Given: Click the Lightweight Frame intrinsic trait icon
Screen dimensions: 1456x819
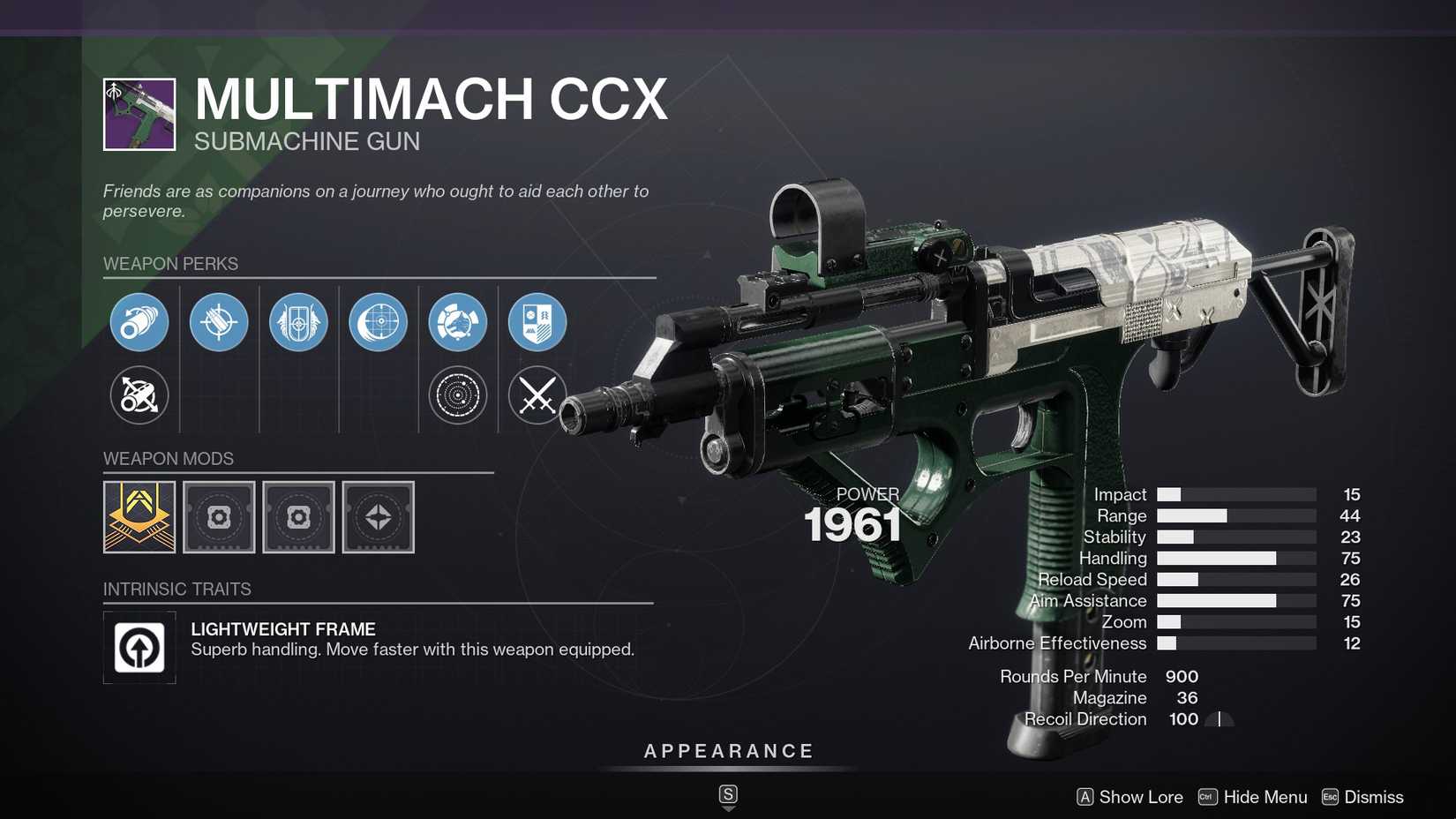Looking at the screenshot, I should point(139,647).
